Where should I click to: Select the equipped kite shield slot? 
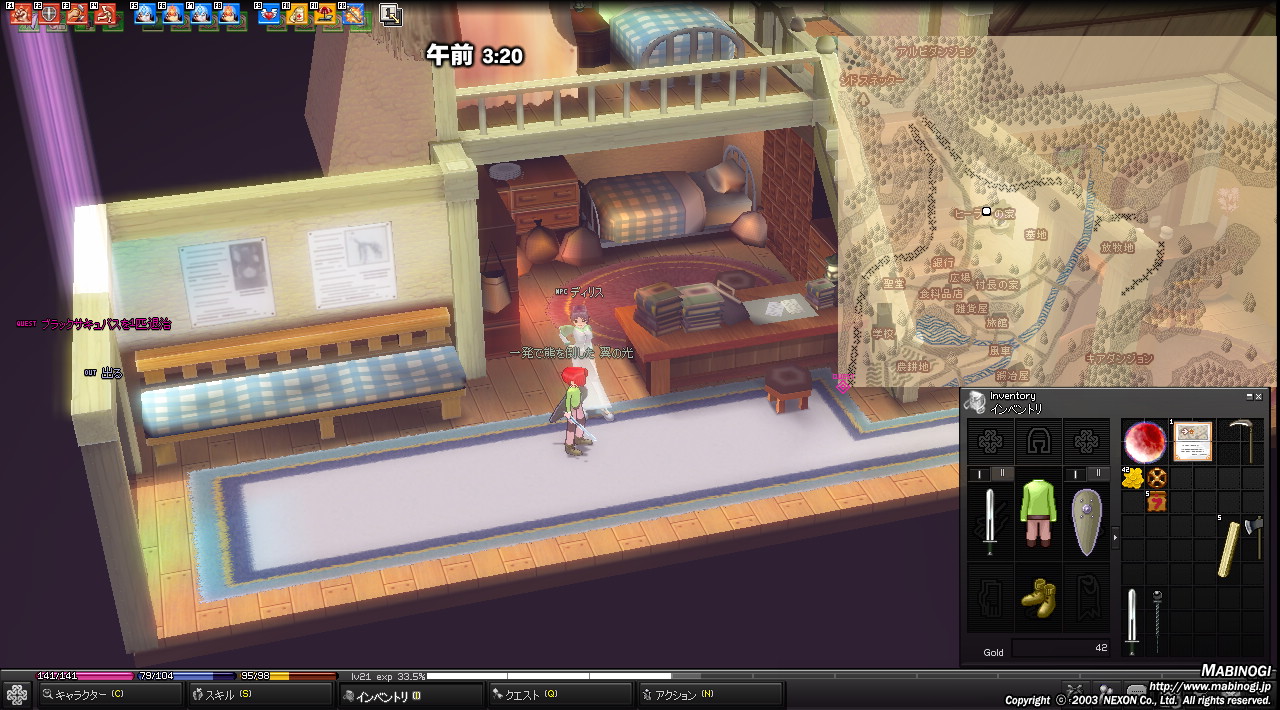1086,520
